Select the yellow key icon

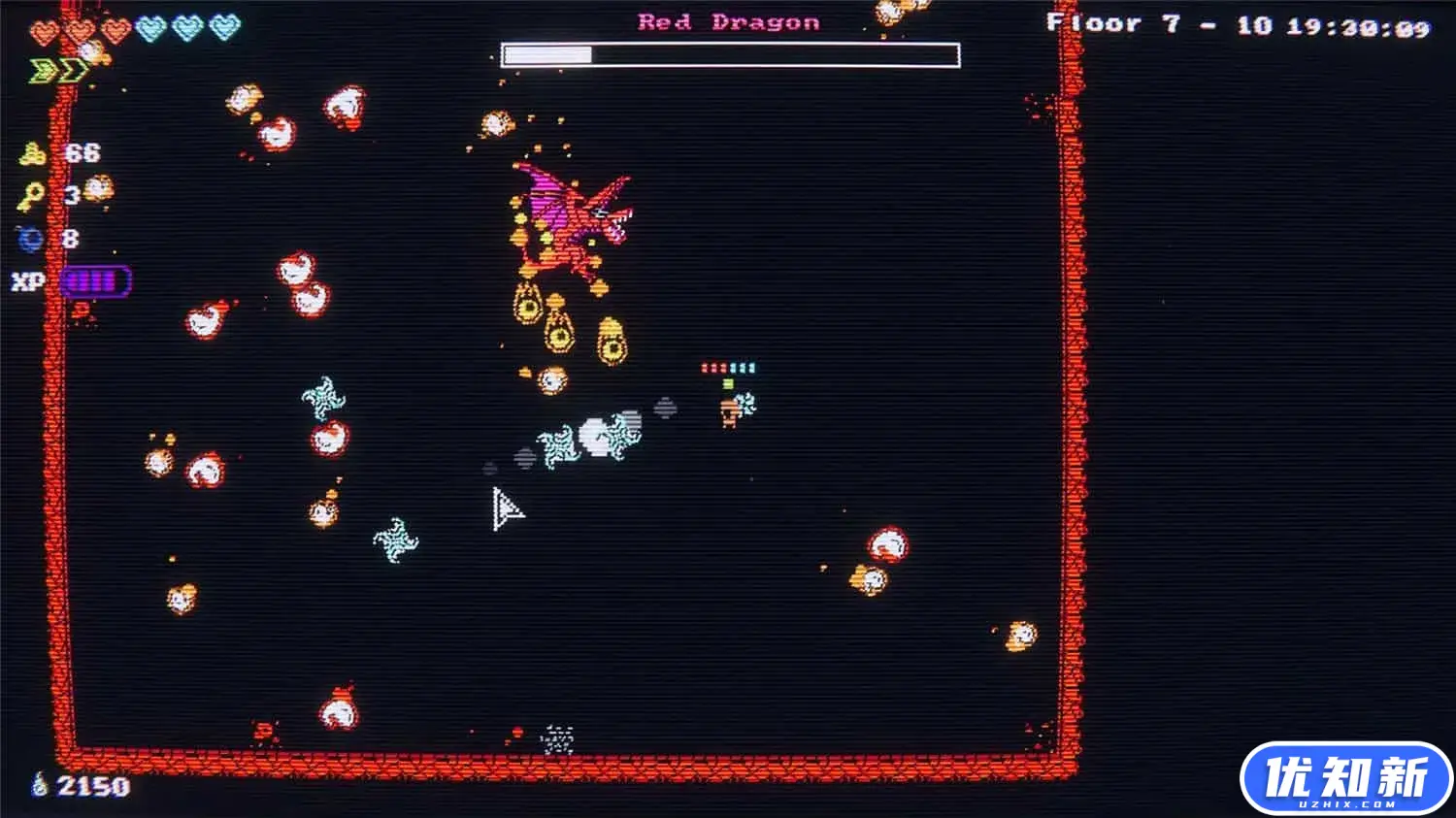pyautogui.click(x=30, y=197)
